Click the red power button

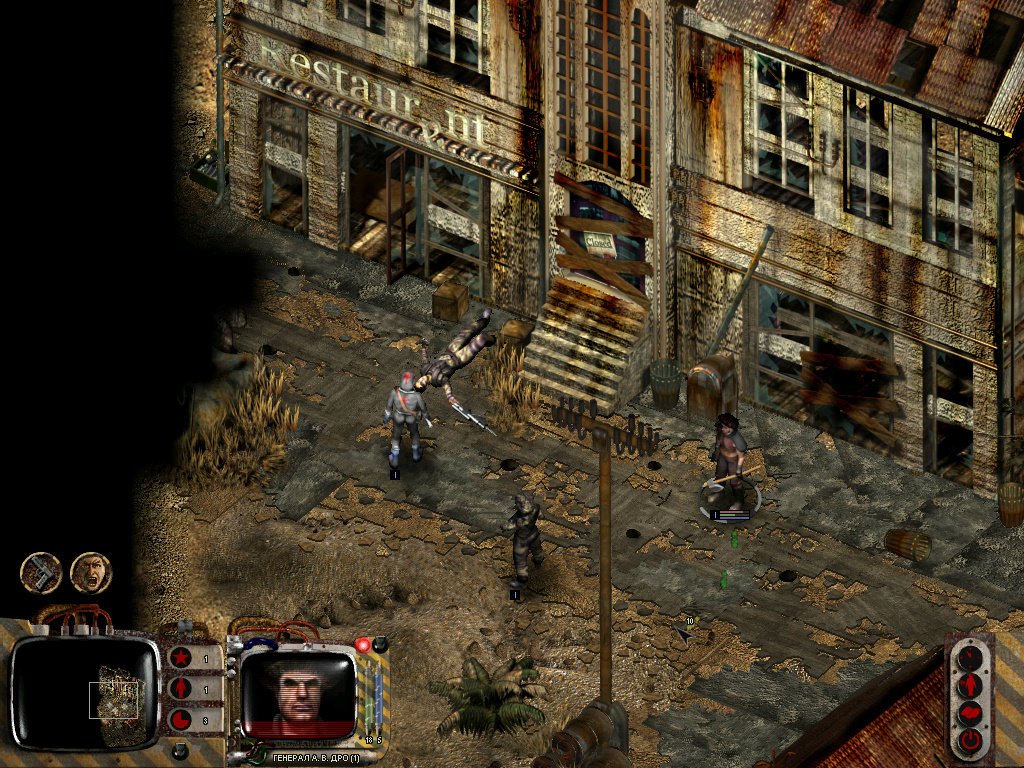[x=968, y=741]
